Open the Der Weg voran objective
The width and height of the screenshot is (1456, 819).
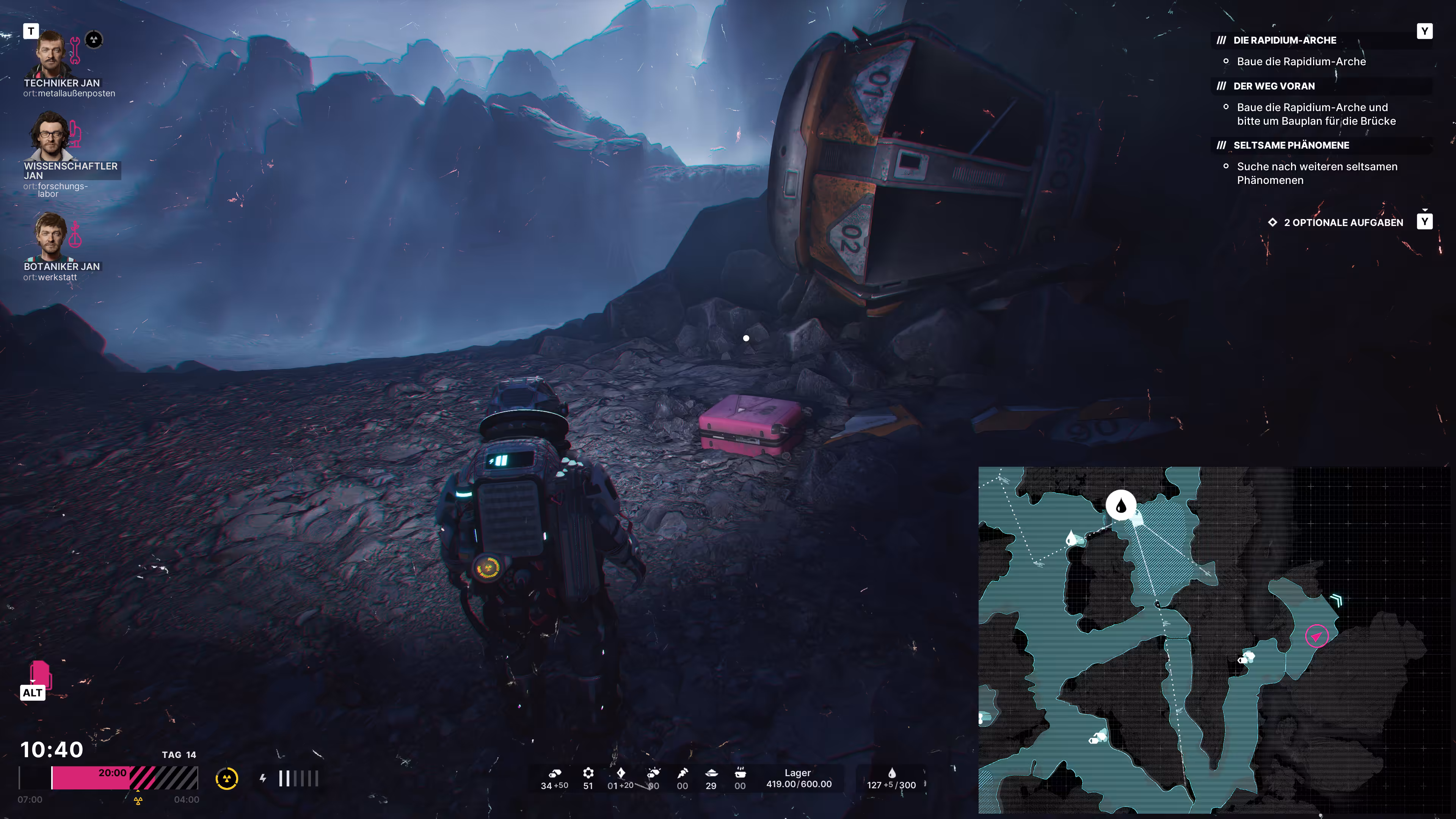point(1274,86)
